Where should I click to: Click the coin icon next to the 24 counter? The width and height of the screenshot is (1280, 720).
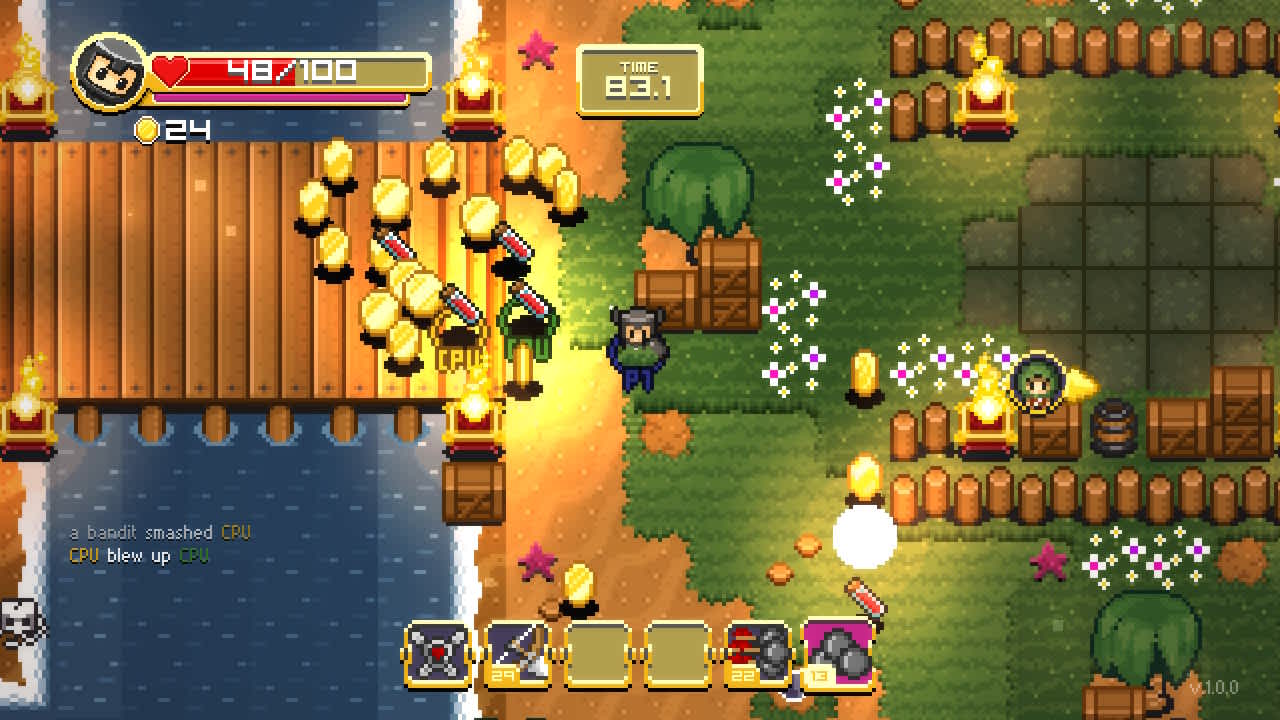(145, 128)
